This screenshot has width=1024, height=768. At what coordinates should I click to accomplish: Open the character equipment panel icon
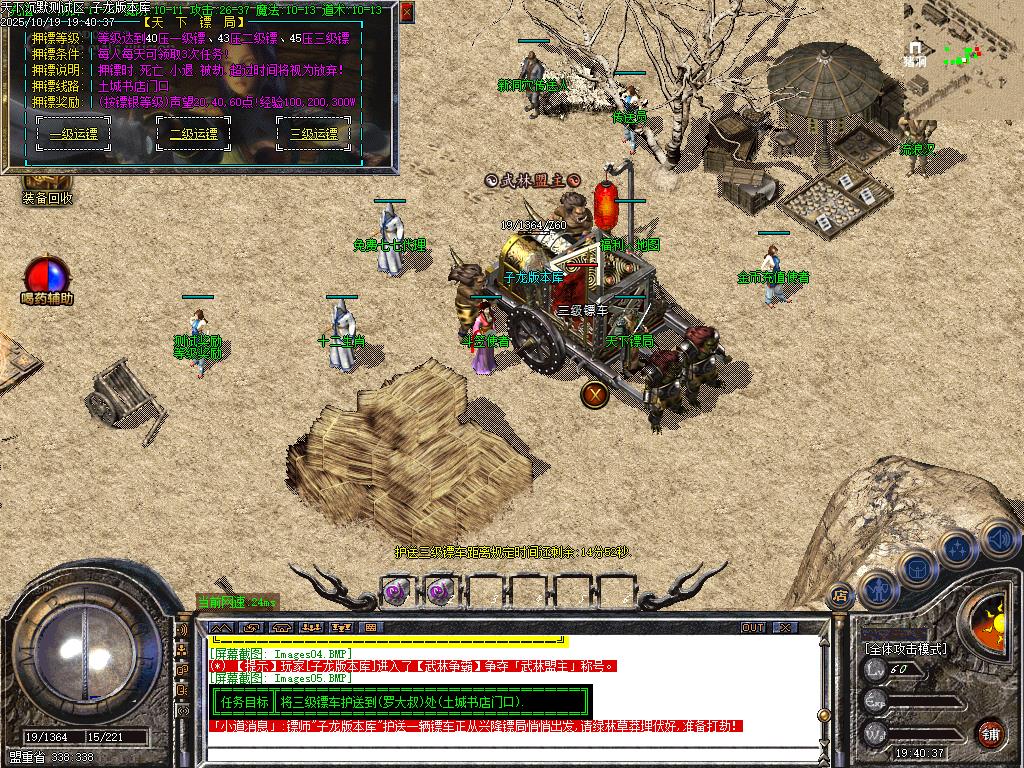[878, 589]
